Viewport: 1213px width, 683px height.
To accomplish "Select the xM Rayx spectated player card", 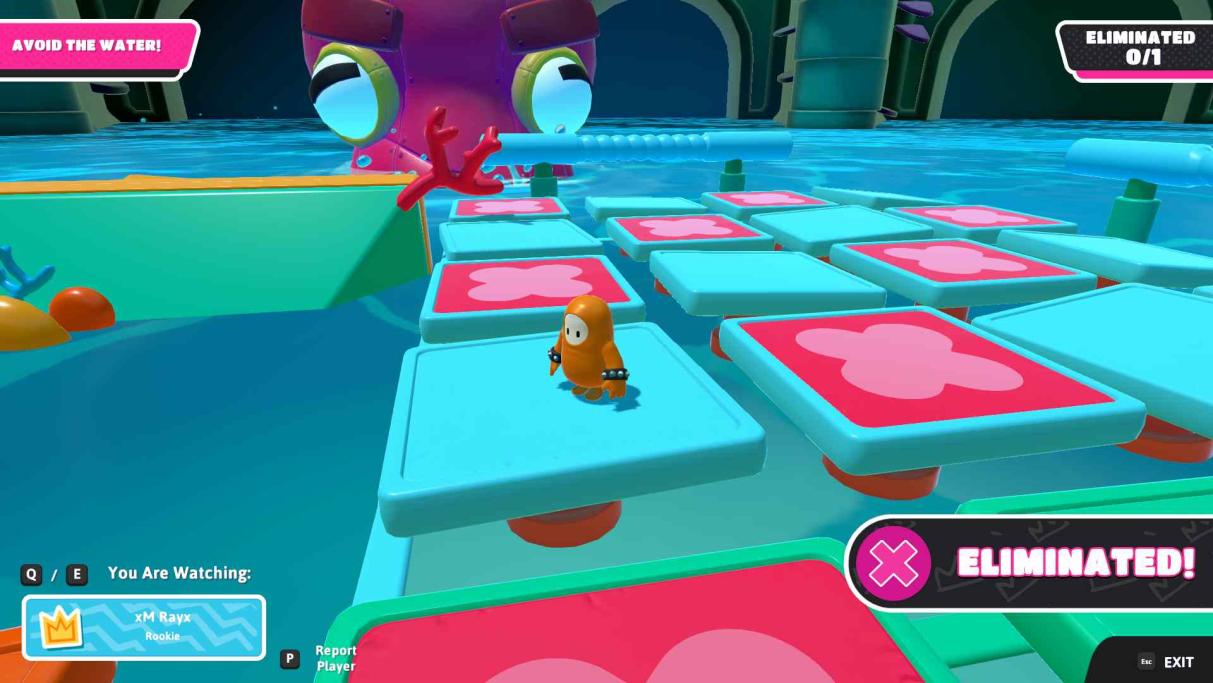I will pos(144,627).
